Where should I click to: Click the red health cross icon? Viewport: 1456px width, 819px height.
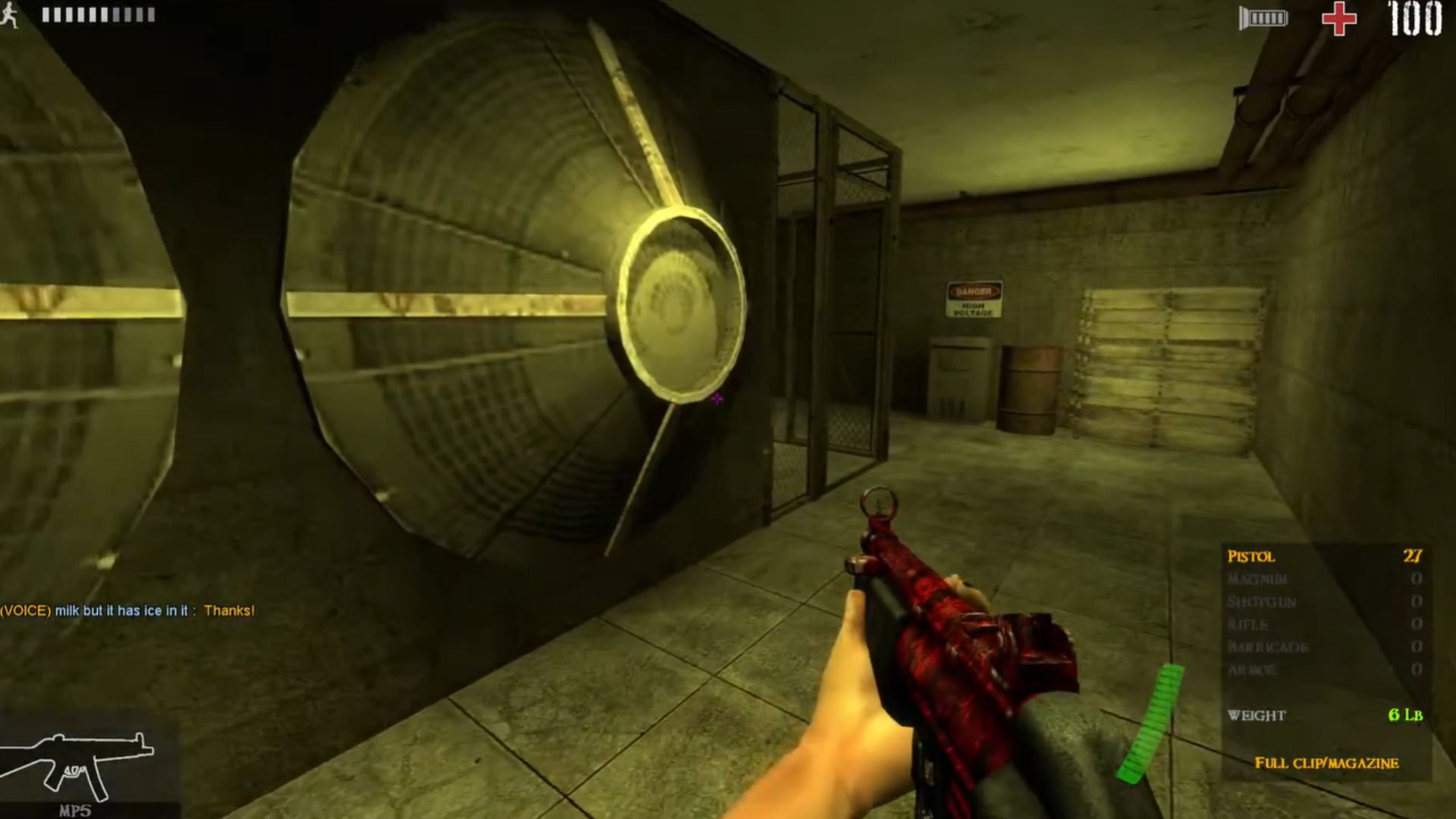click(x=1339, y=18)
